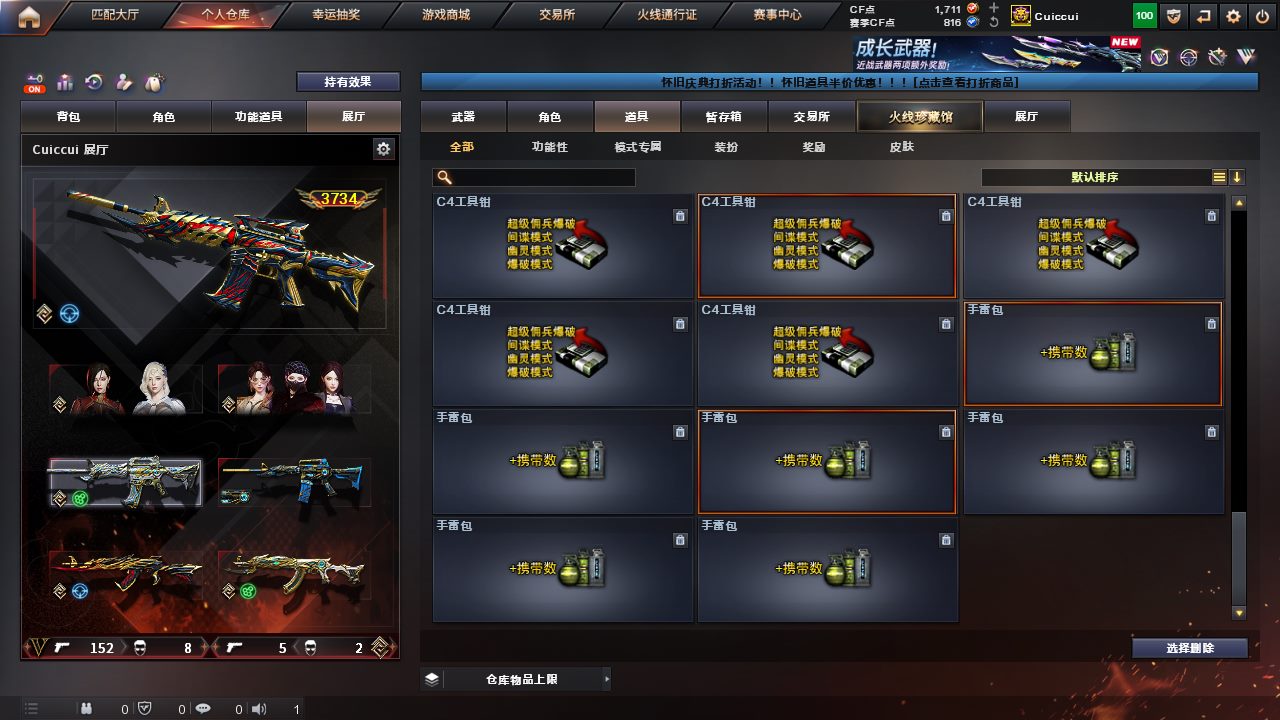The height and width of the screenshot is (720, 1280).
Task: Click the 选择删除 select delete button
Action: [x=1189, y=648]
